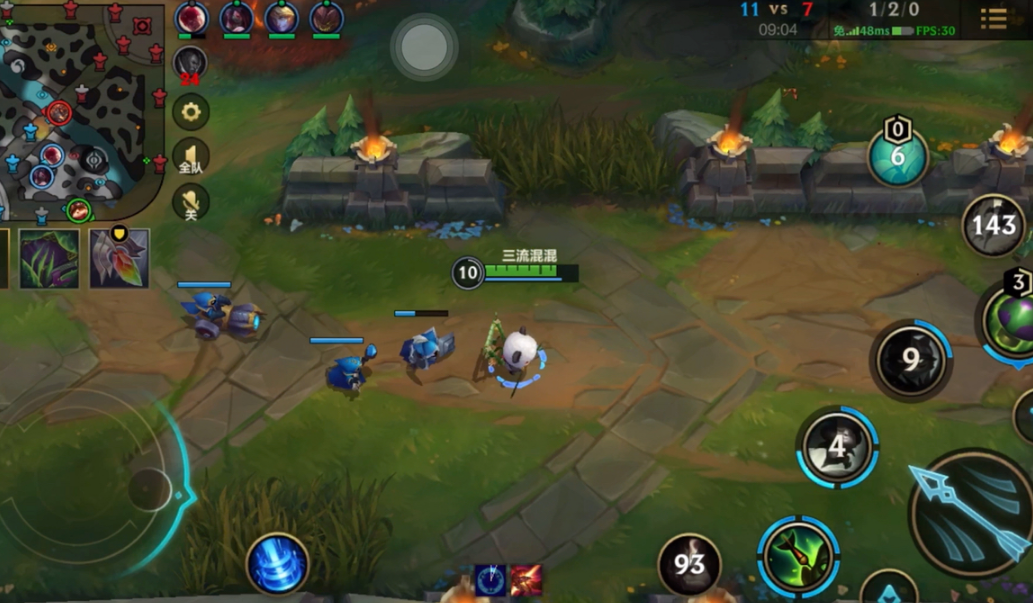
Task: Toggle the muted microphone 关 button
Action: click(191, 203)
